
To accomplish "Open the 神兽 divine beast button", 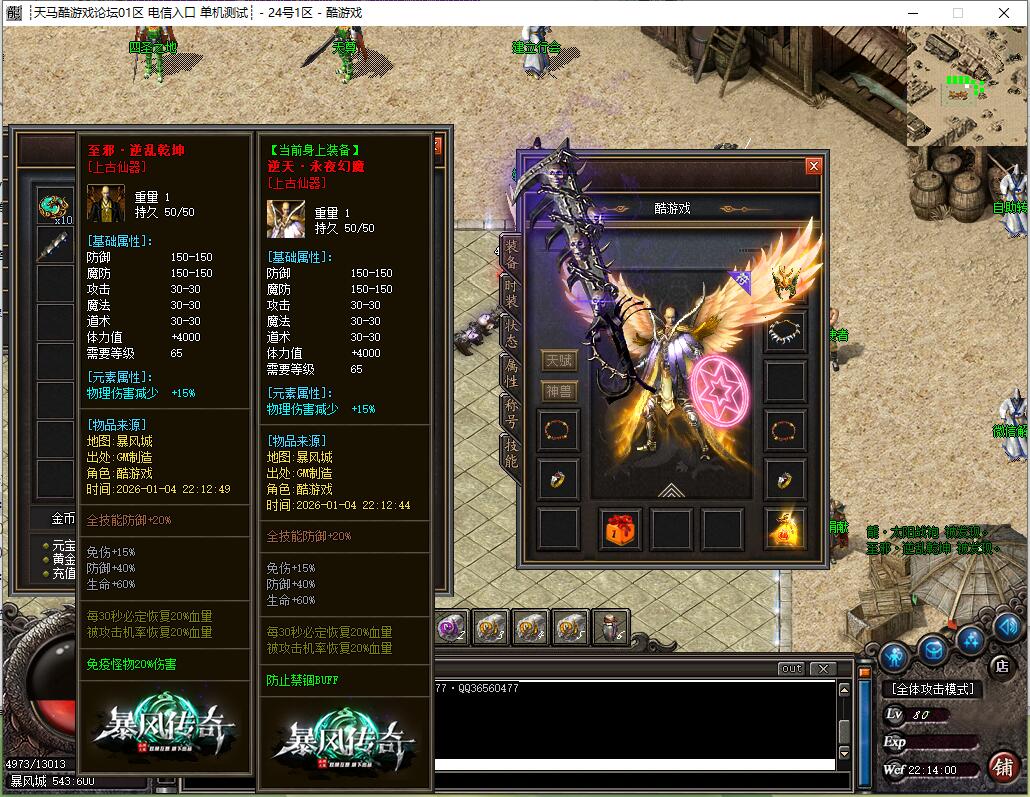I will [559, 391].
